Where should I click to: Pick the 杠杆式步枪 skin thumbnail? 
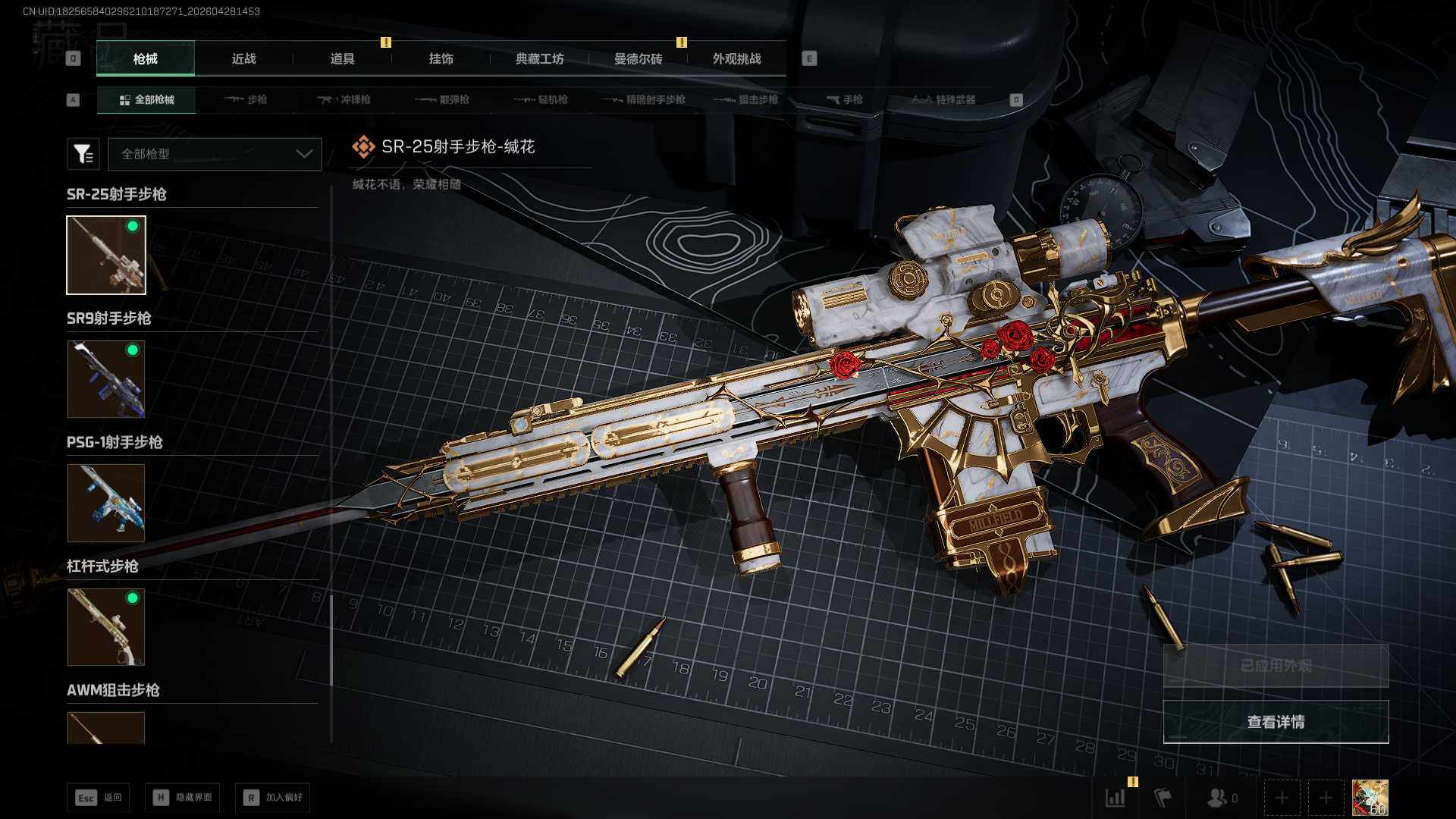click(106, 627)
